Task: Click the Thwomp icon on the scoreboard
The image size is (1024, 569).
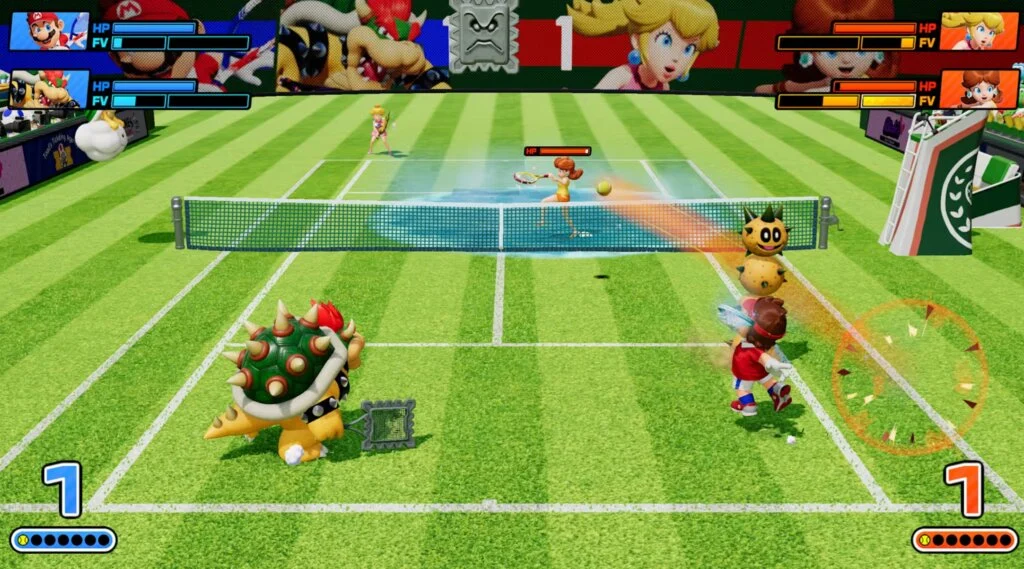Action: click(484, 37)
